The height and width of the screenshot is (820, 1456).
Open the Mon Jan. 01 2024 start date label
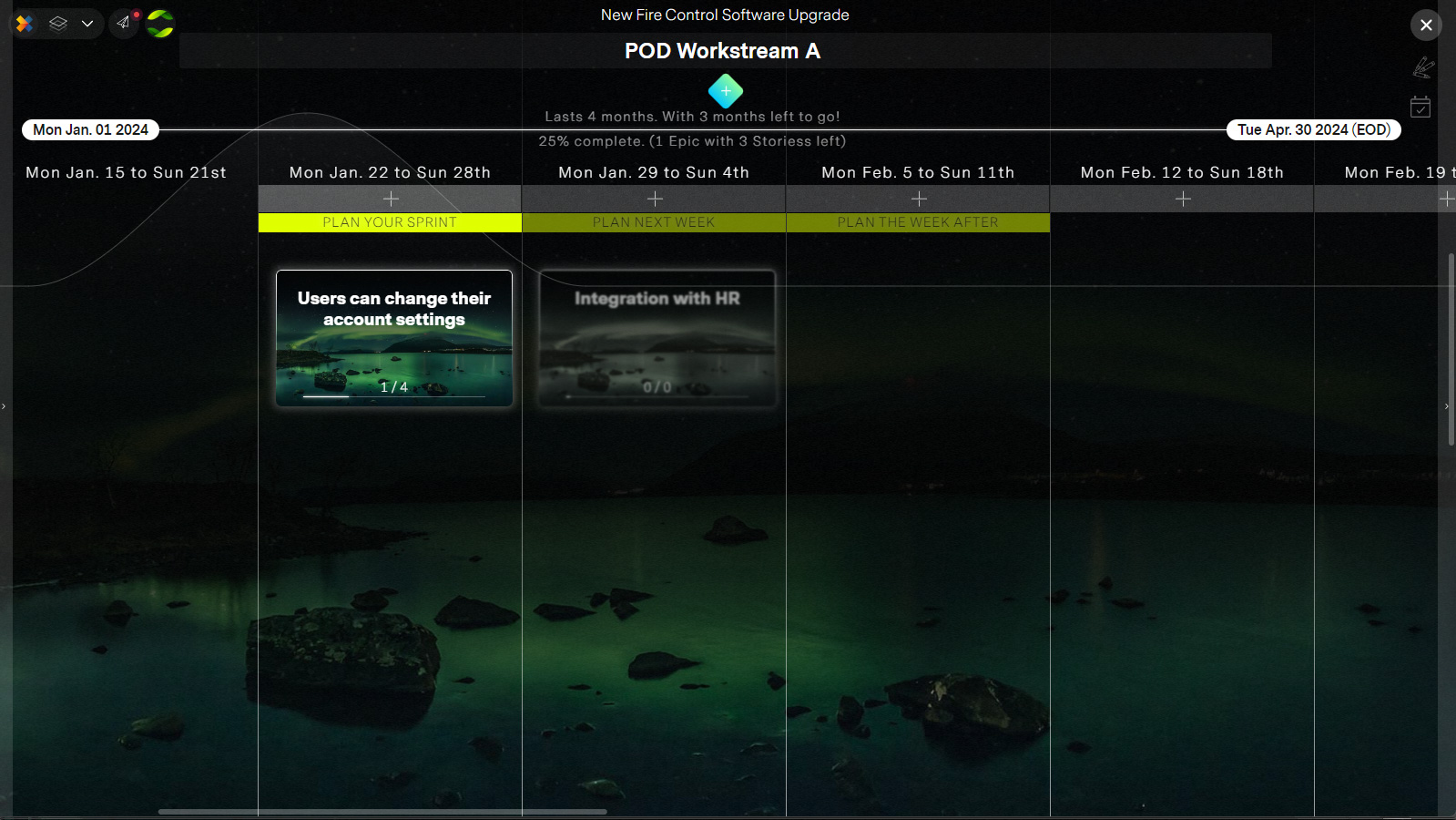click(x=89, y=129)
